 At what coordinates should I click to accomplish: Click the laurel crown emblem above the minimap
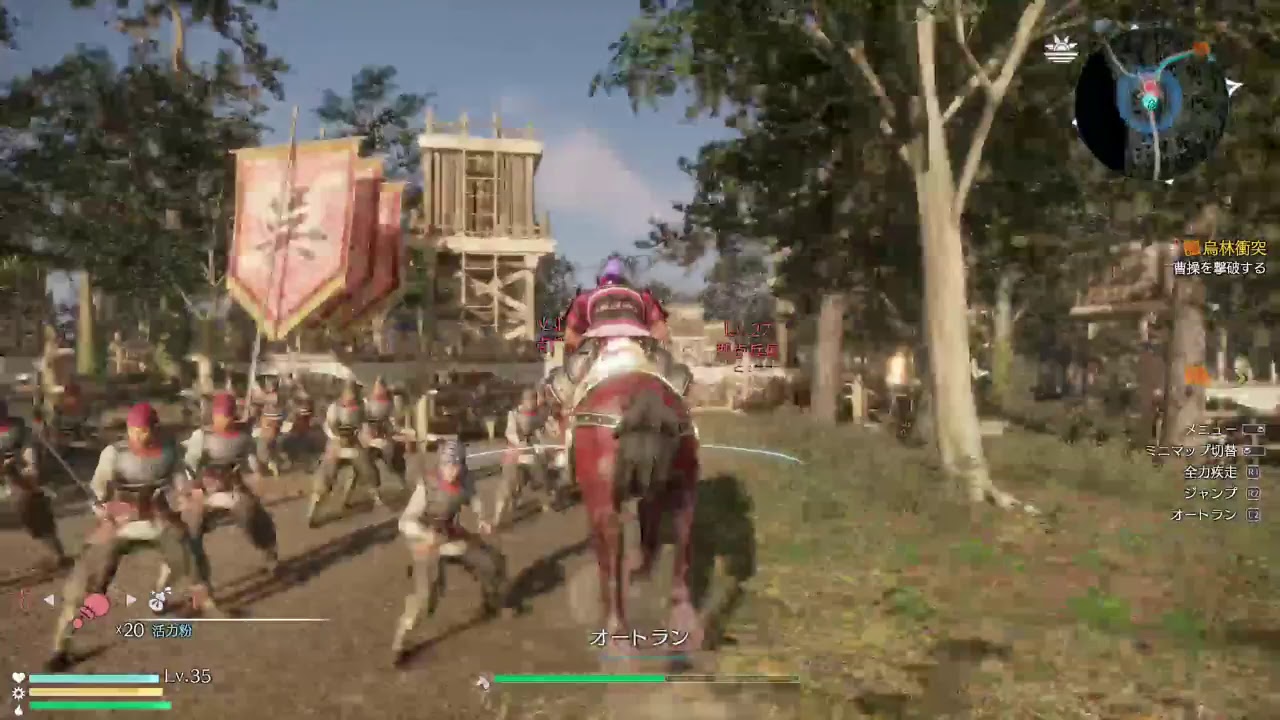(1060, 47)
